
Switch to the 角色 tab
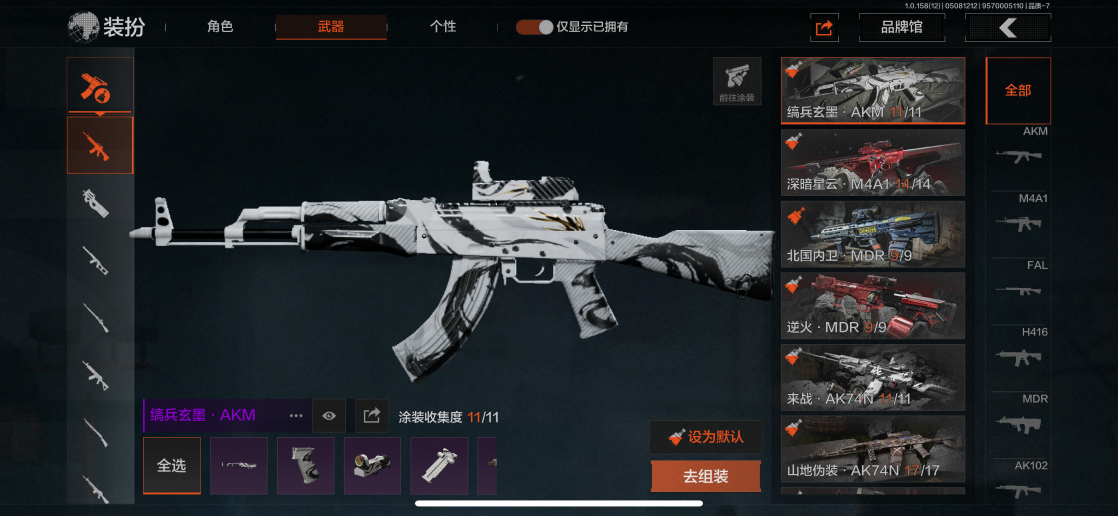click(x=220, y=27)
